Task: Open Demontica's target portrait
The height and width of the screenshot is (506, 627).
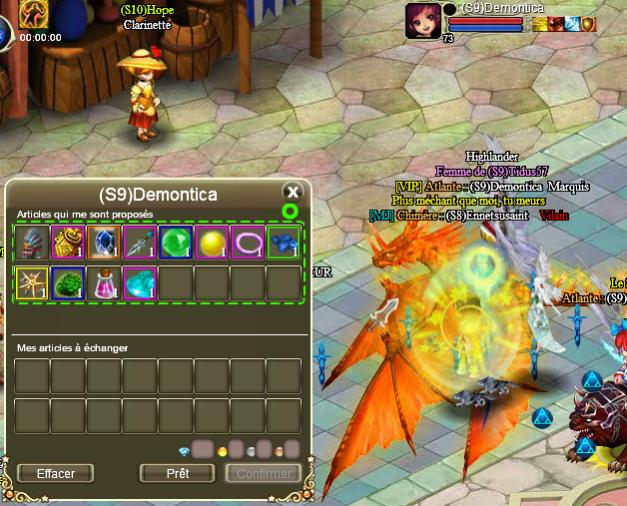Action: (422, 20)
